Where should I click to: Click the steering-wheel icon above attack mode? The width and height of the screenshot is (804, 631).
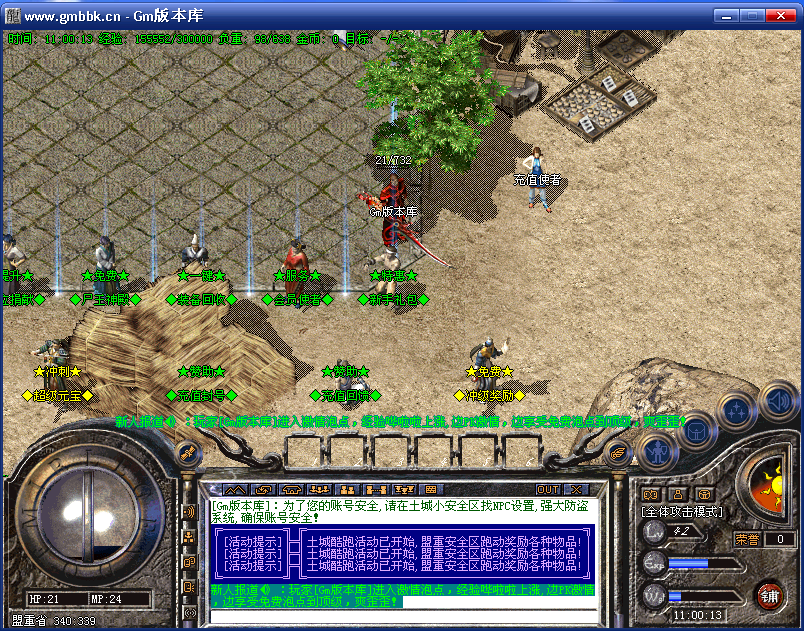click(x=704, y=494)
